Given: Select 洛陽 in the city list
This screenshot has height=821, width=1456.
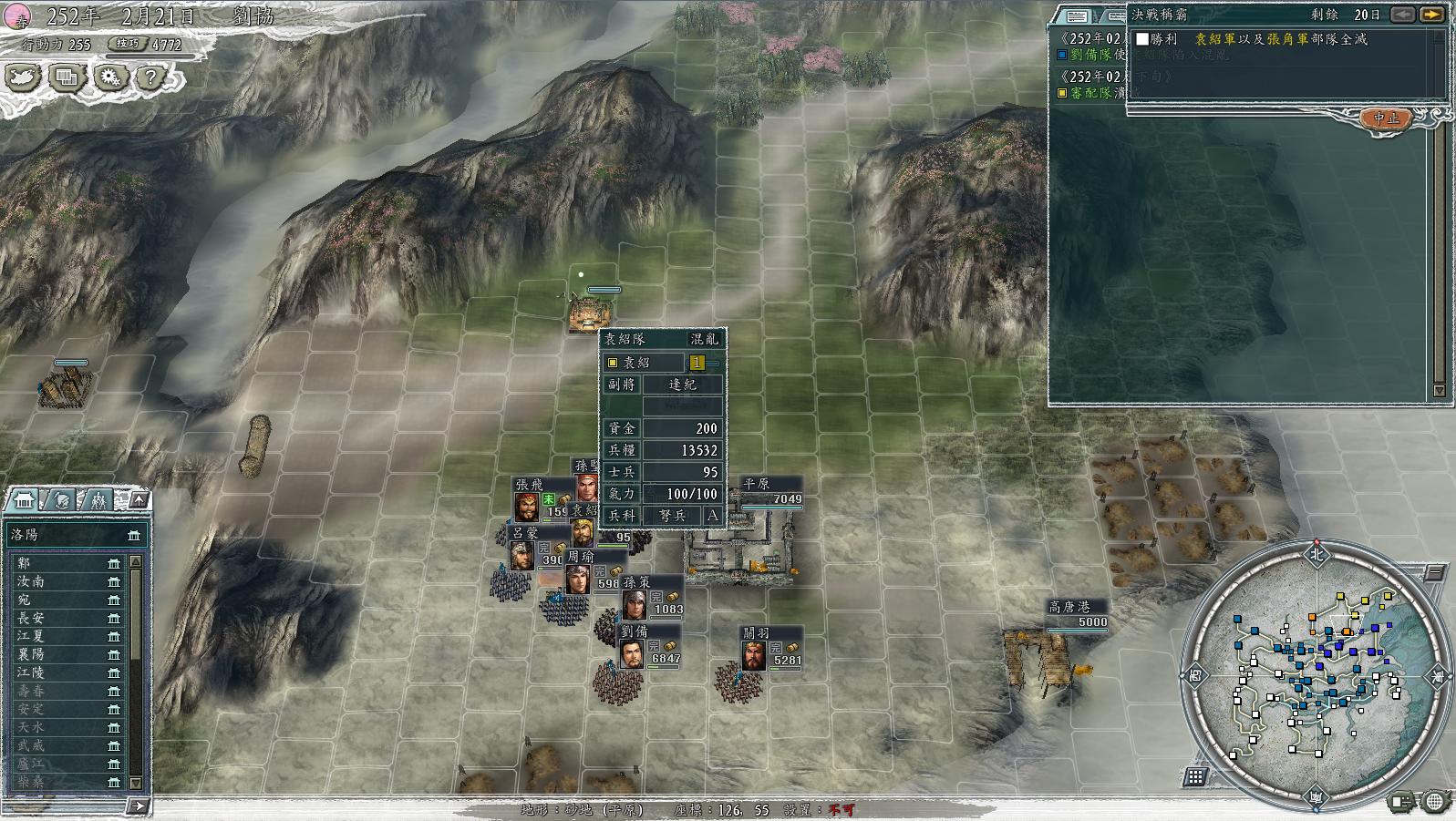Looking at the screenshot, I should point(73,535).
